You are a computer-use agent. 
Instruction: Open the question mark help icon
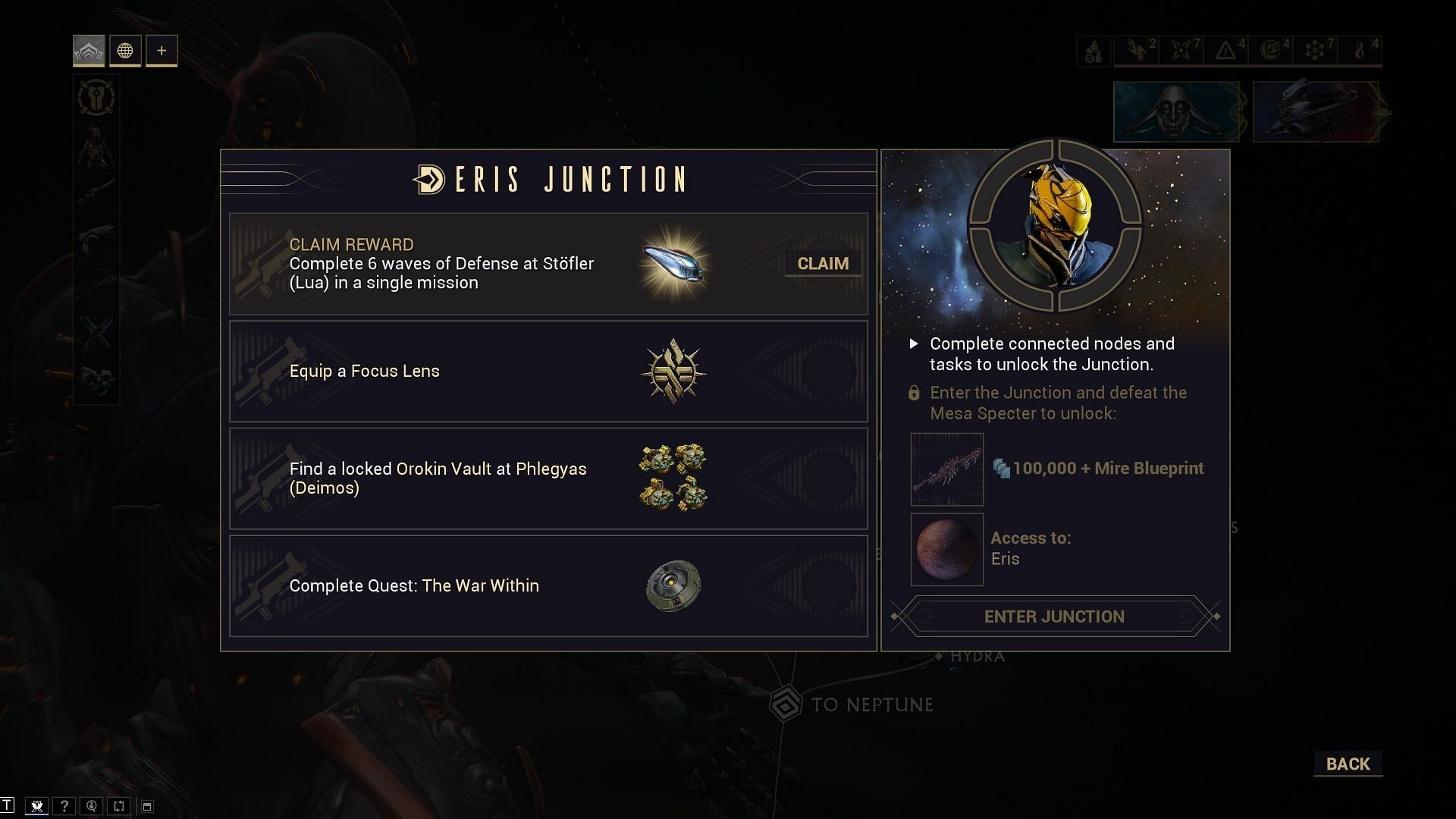click(64, 806)
